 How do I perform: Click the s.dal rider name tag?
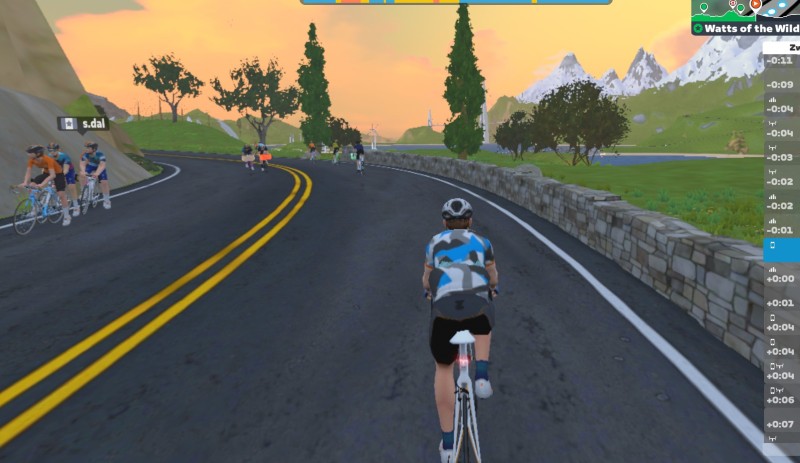point(84,123)
